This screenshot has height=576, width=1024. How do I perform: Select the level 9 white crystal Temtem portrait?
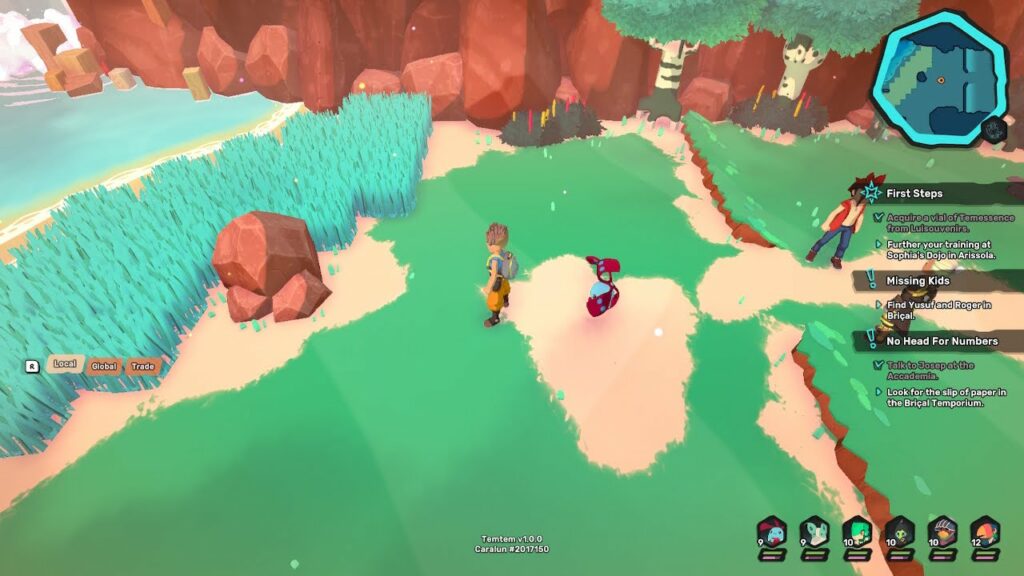(x=814, y=531)
